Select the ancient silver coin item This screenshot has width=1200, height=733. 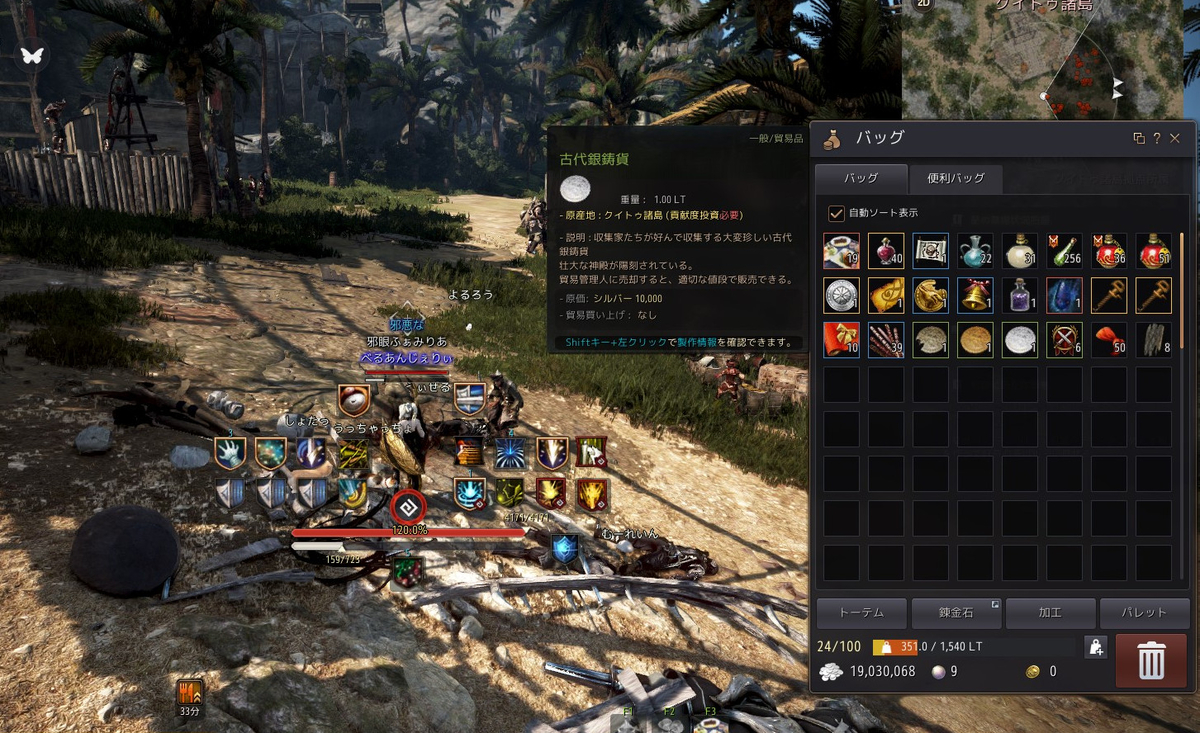coord(1020,340)
